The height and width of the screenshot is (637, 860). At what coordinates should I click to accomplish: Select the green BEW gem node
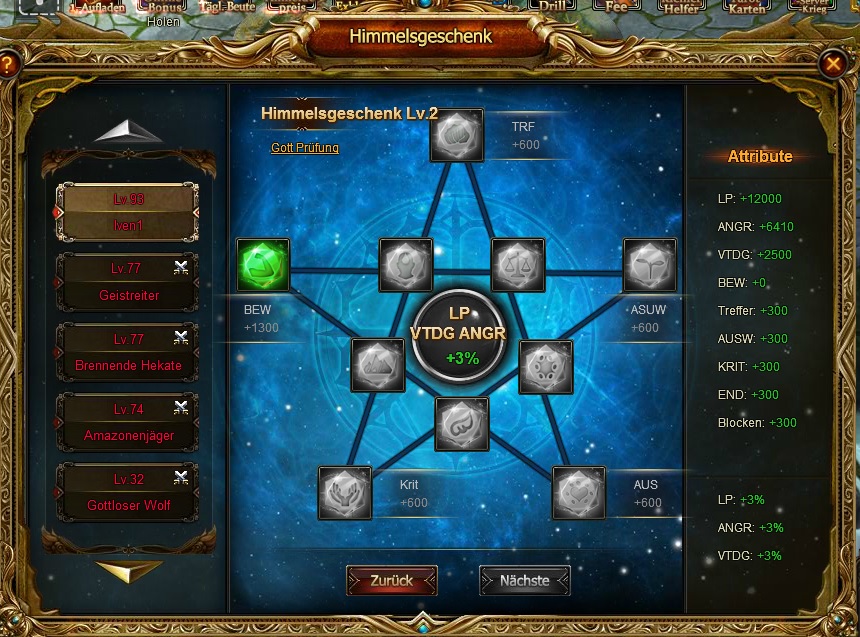coord(263,265)
